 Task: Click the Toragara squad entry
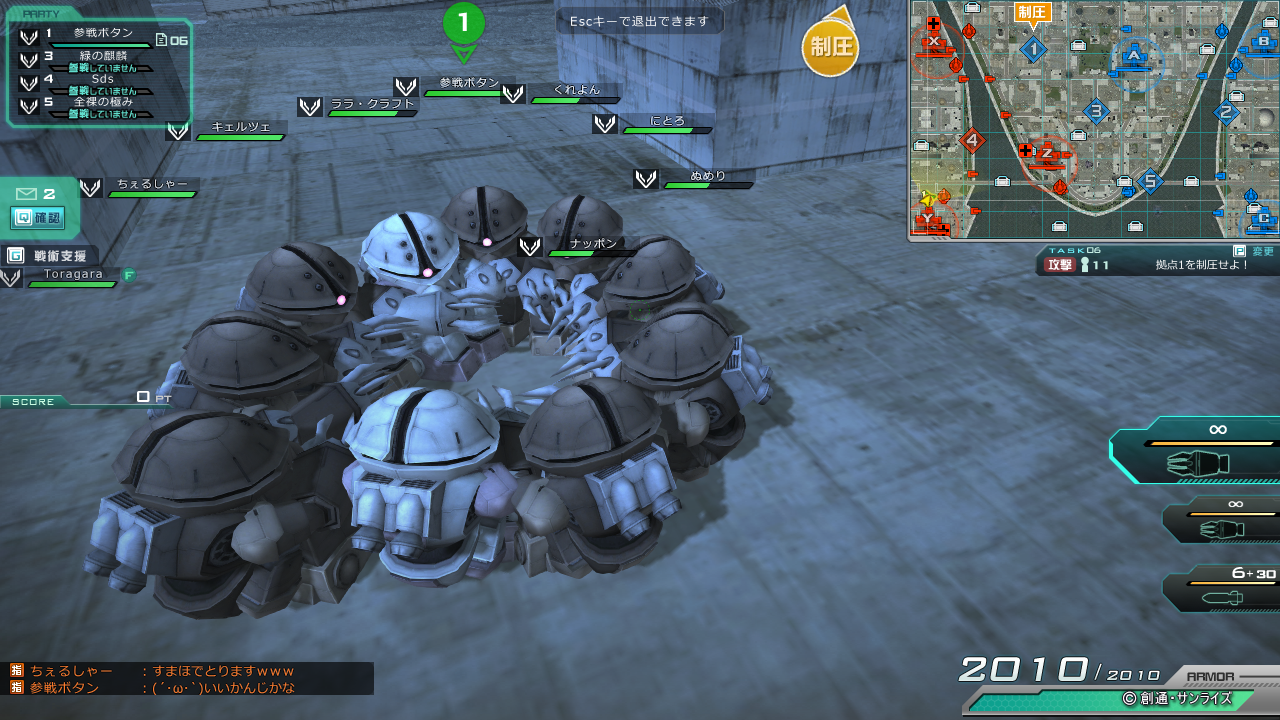(x=72, y=276)
